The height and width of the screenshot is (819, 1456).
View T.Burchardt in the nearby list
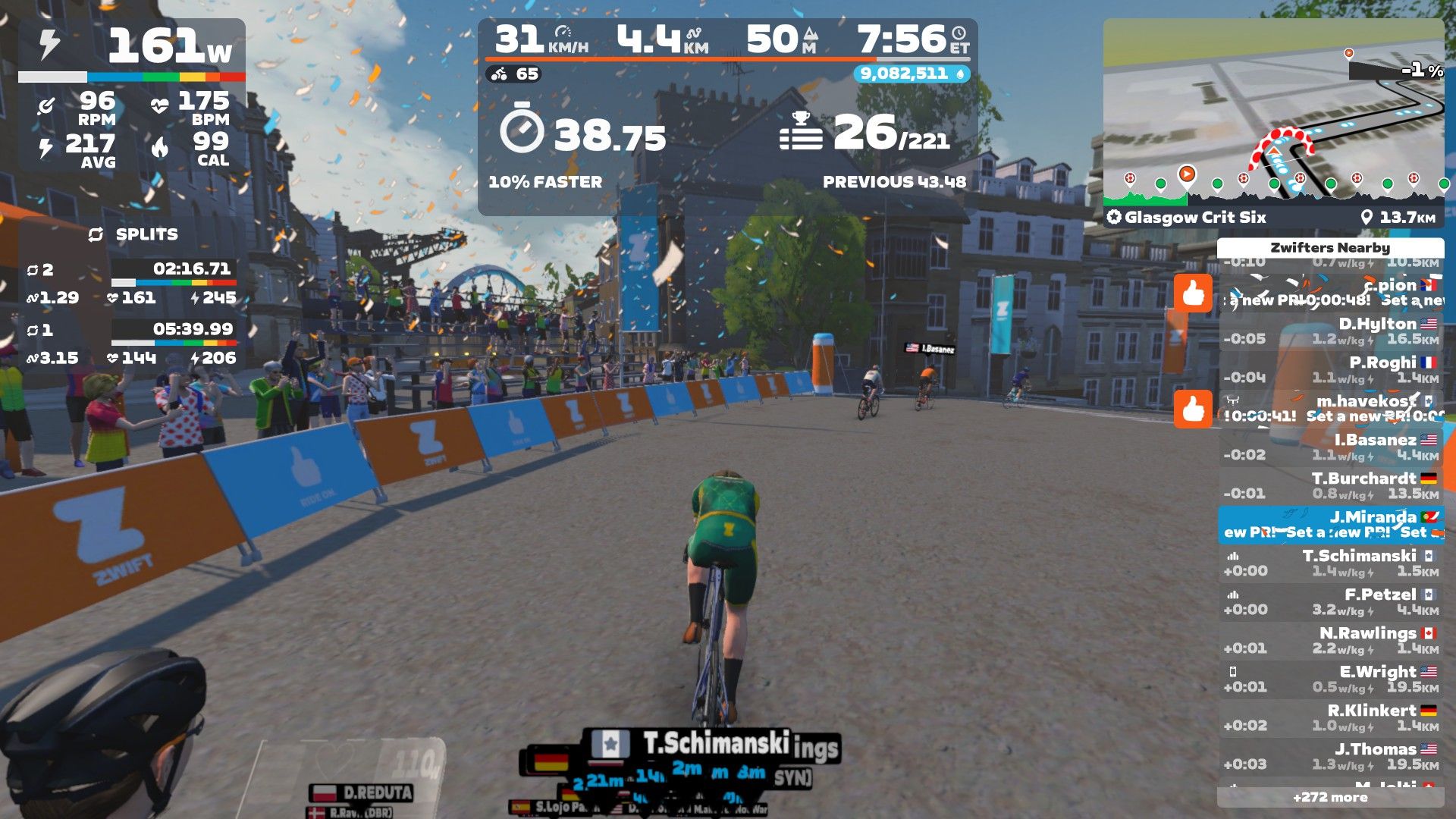(1331, 486)
